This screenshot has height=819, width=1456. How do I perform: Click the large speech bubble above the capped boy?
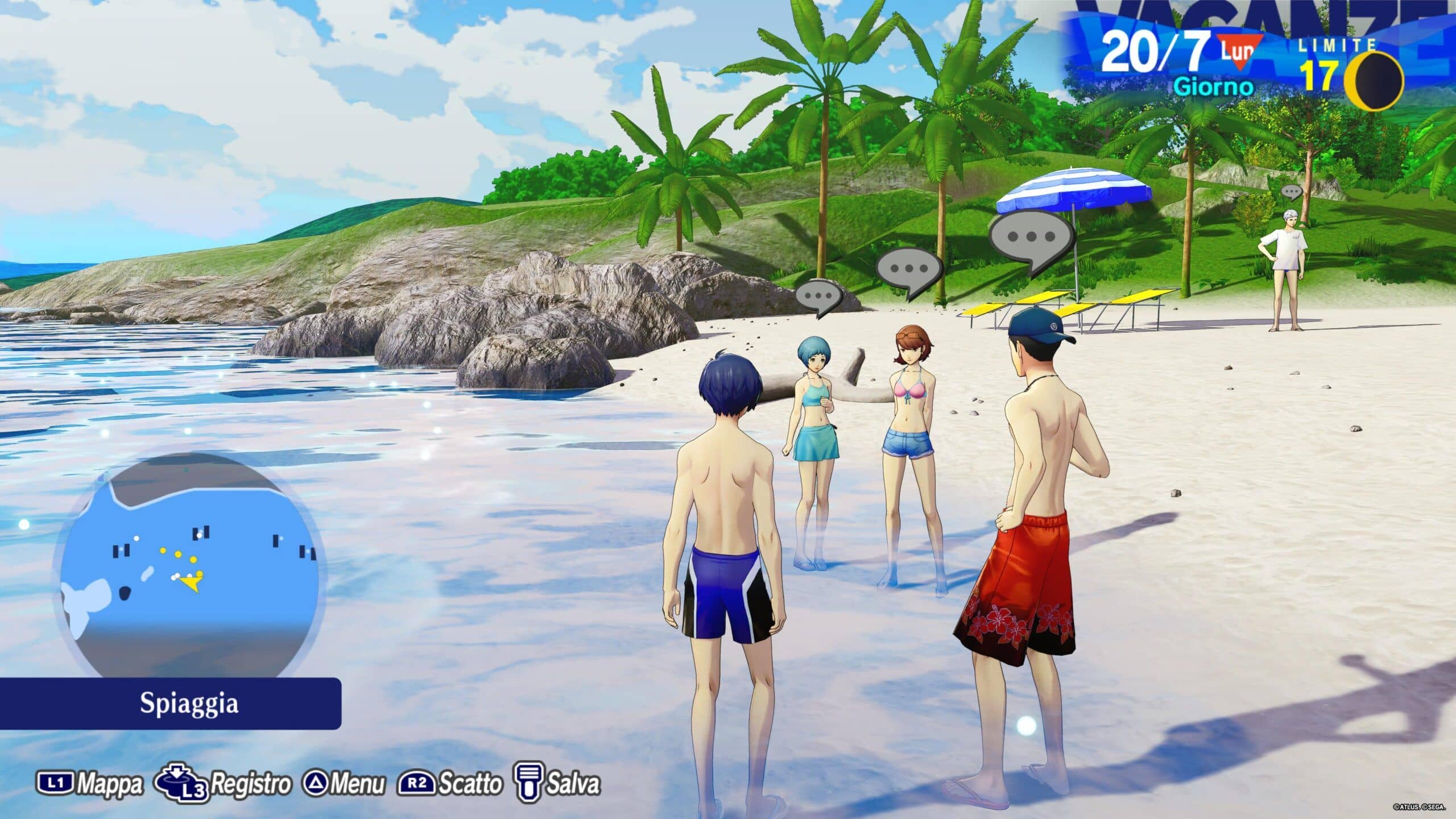pyautogui.click(x=1032, y=239)
